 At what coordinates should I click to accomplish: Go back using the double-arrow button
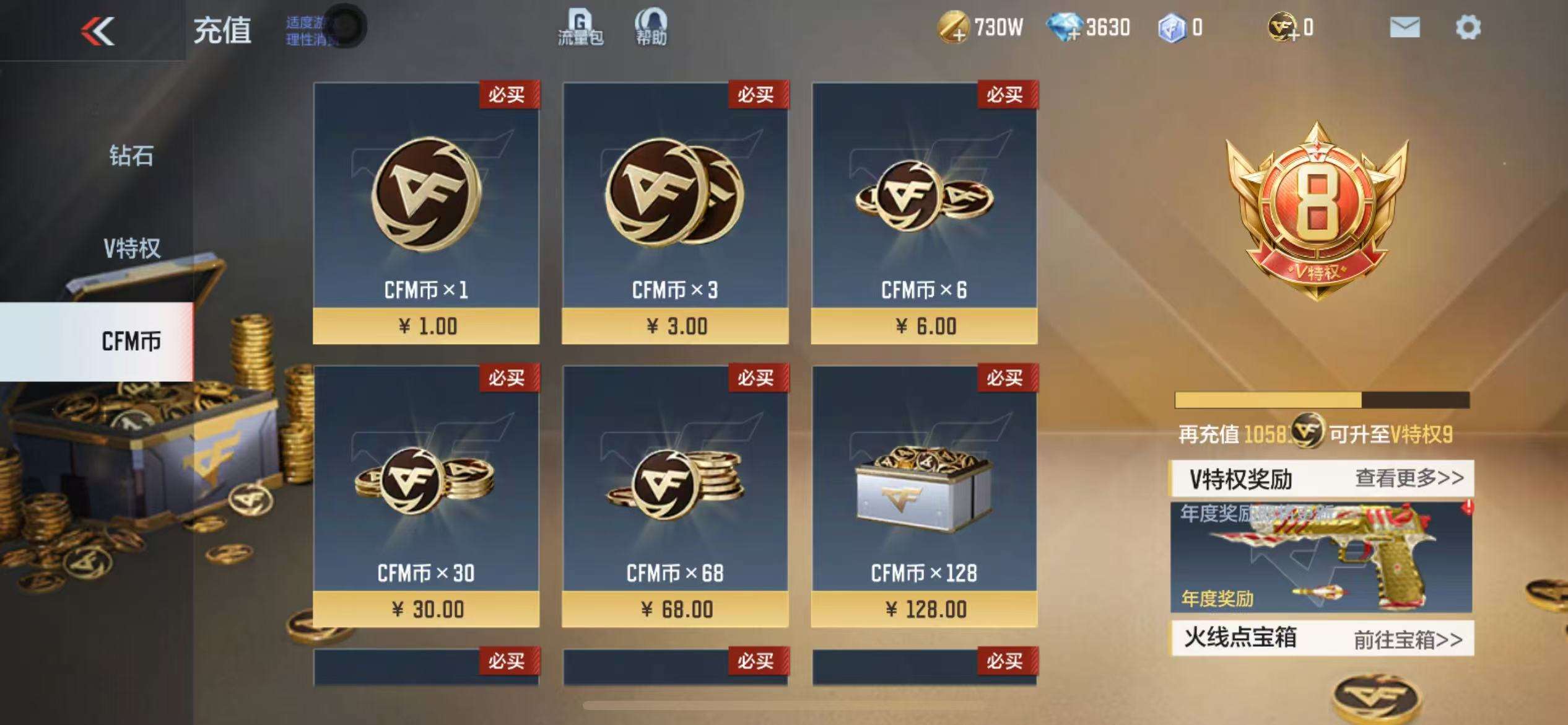coord(98,31)
